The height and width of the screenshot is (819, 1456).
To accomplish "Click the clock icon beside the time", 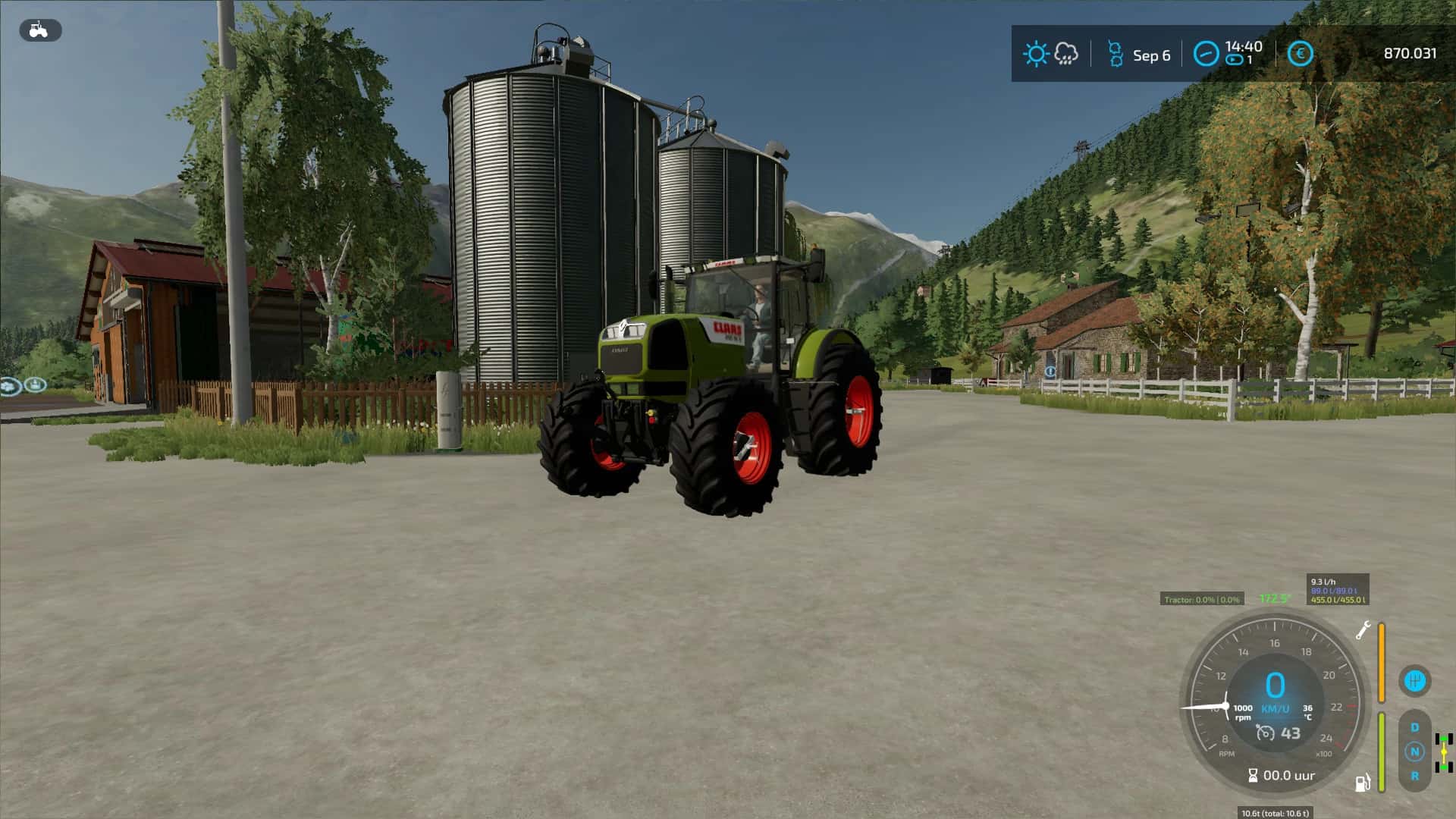I will (x=1206, y=54).
